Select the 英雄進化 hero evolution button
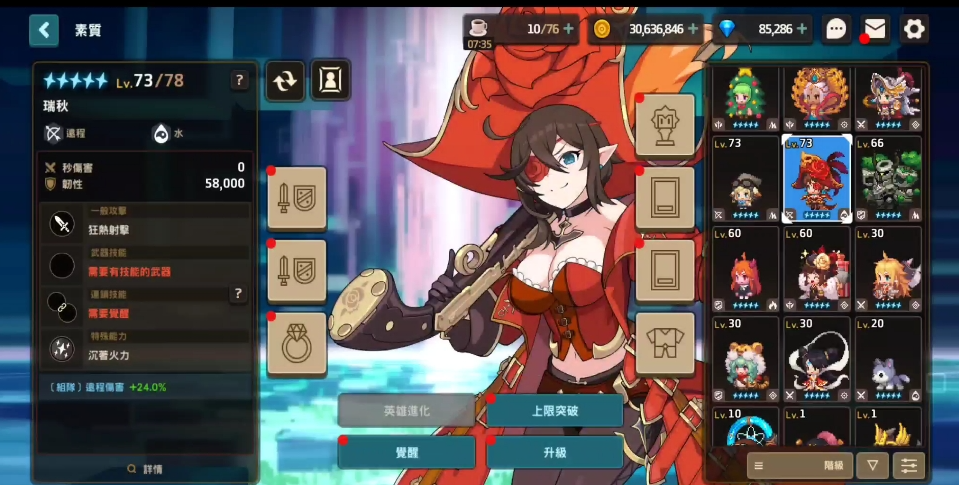The width and height of the screenshot is (959, 485). pyautogui.click(x=406, y=410)
